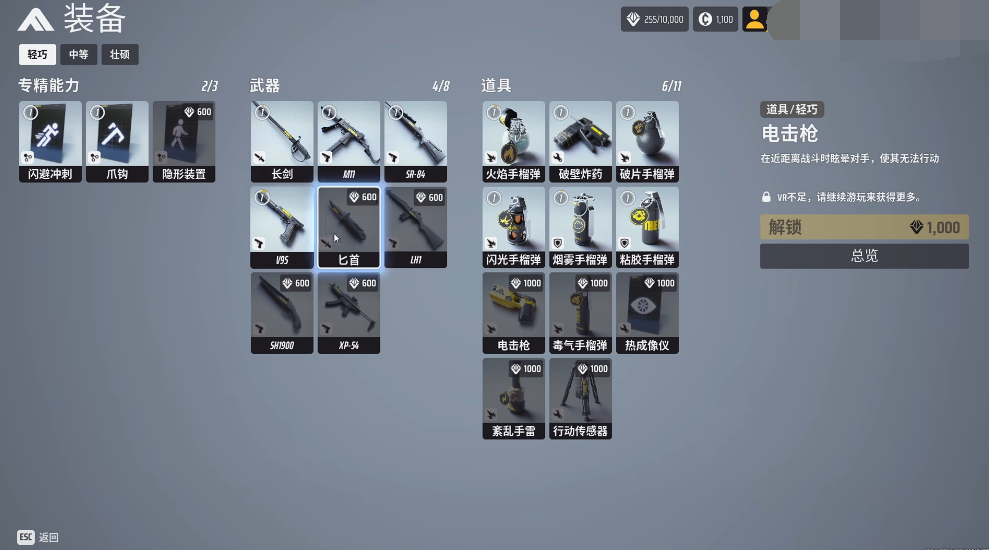Open the 总览 overview button

(x=864, y=256)
